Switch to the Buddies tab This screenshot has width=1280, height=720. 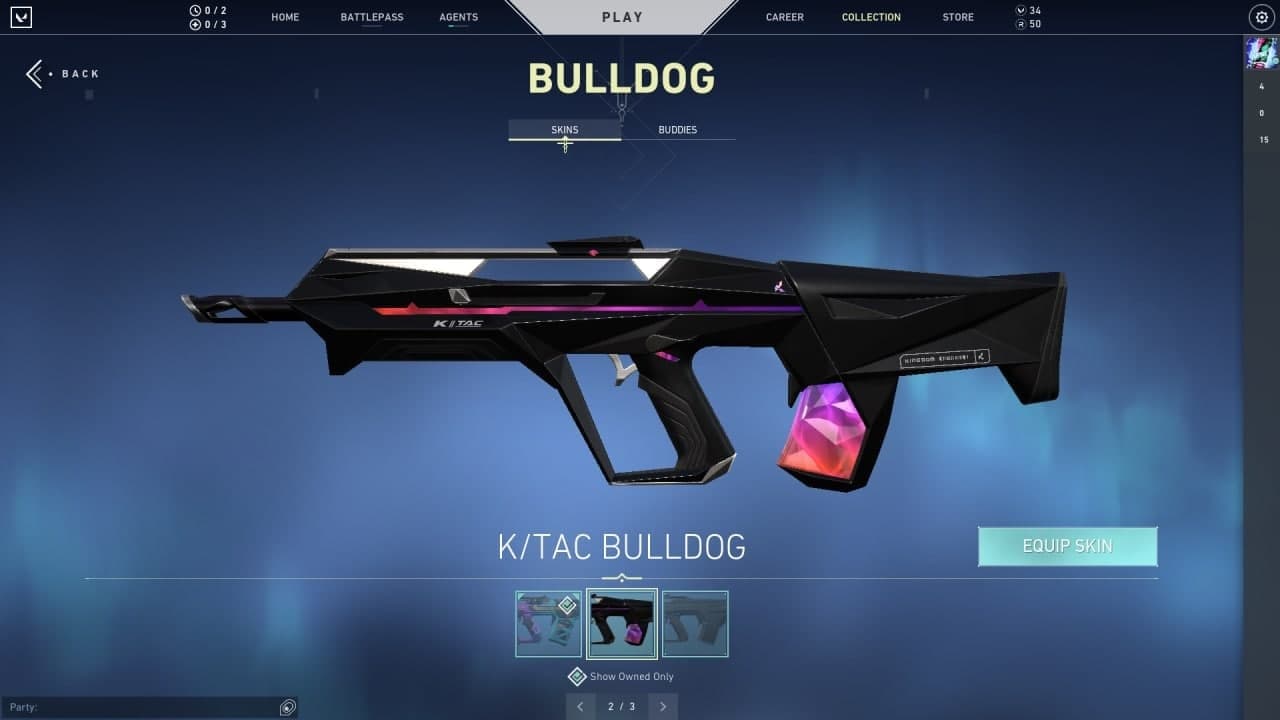point(677,130)
